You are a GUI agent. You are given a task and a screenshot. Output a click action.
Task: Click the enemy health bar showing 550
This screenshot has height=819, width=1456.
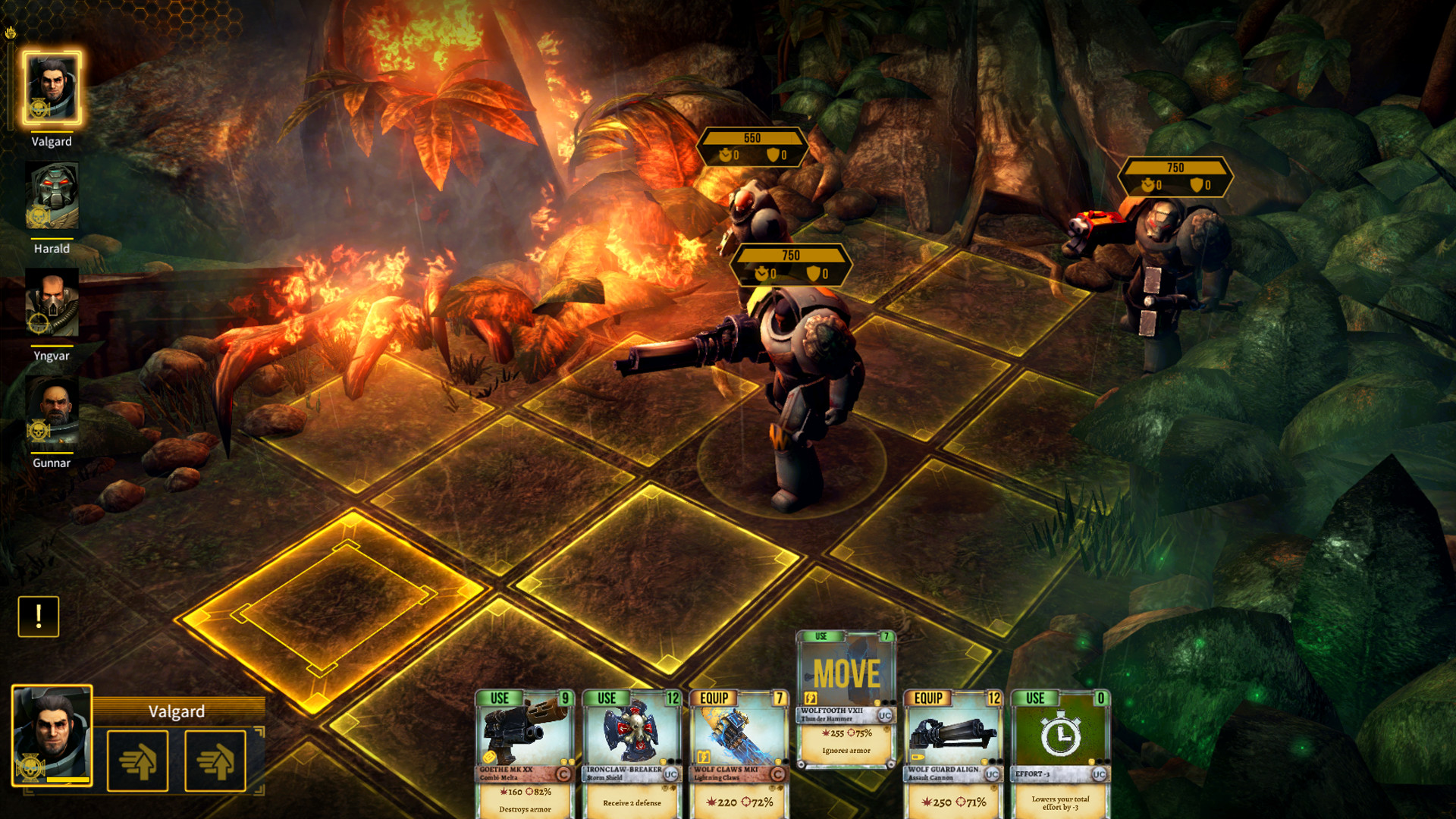[752, 139]
